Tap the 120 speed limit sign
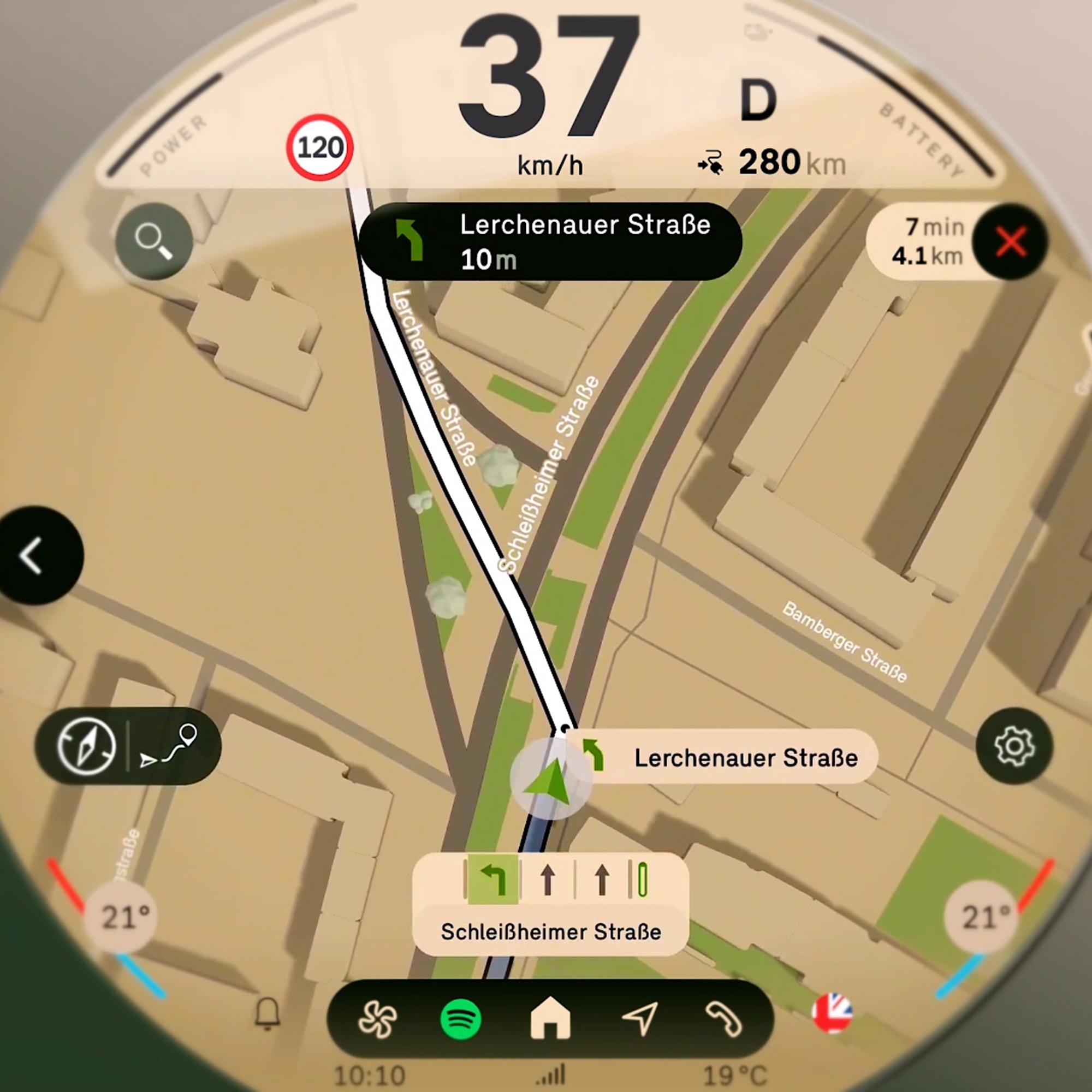 [x=319, y=148]
